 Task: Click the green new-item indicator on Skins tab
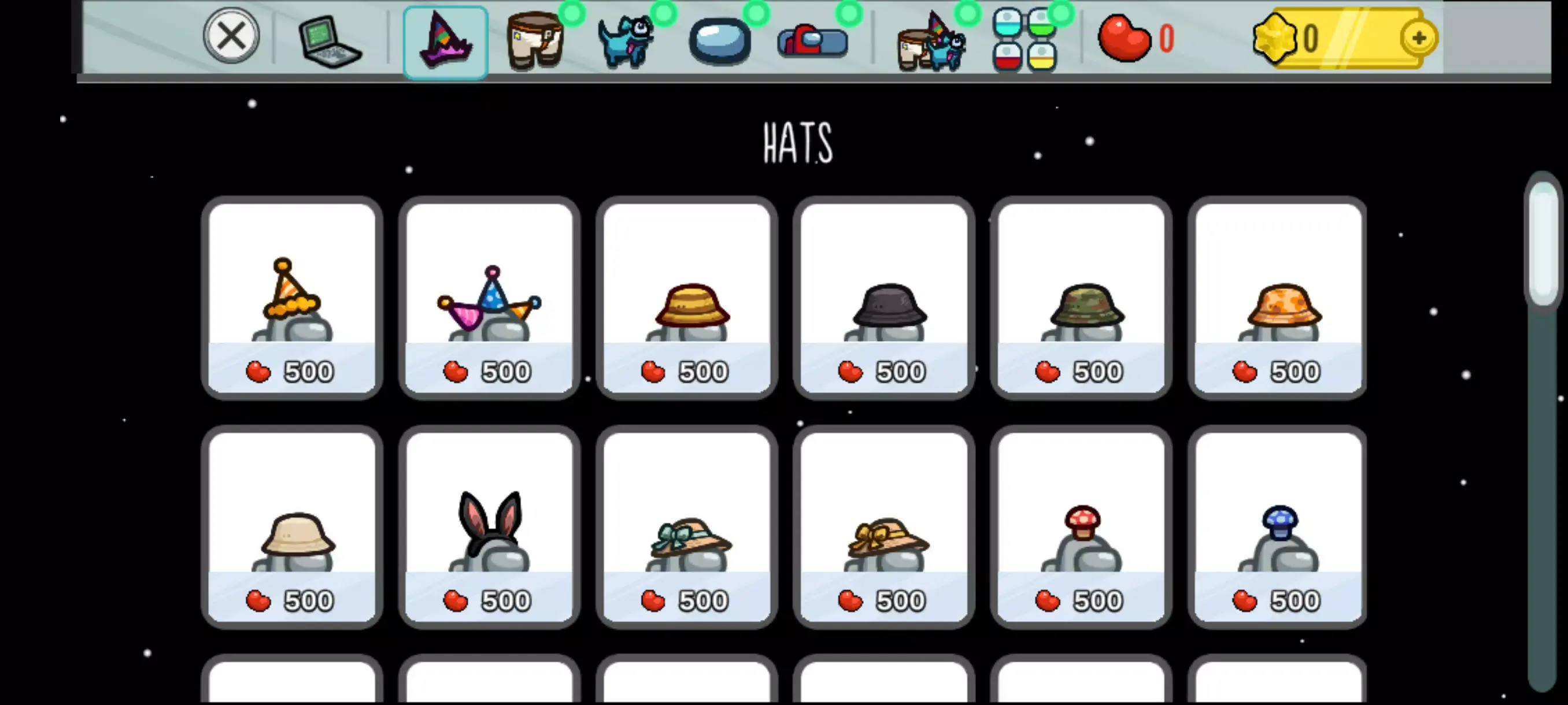tap(572, 12)
